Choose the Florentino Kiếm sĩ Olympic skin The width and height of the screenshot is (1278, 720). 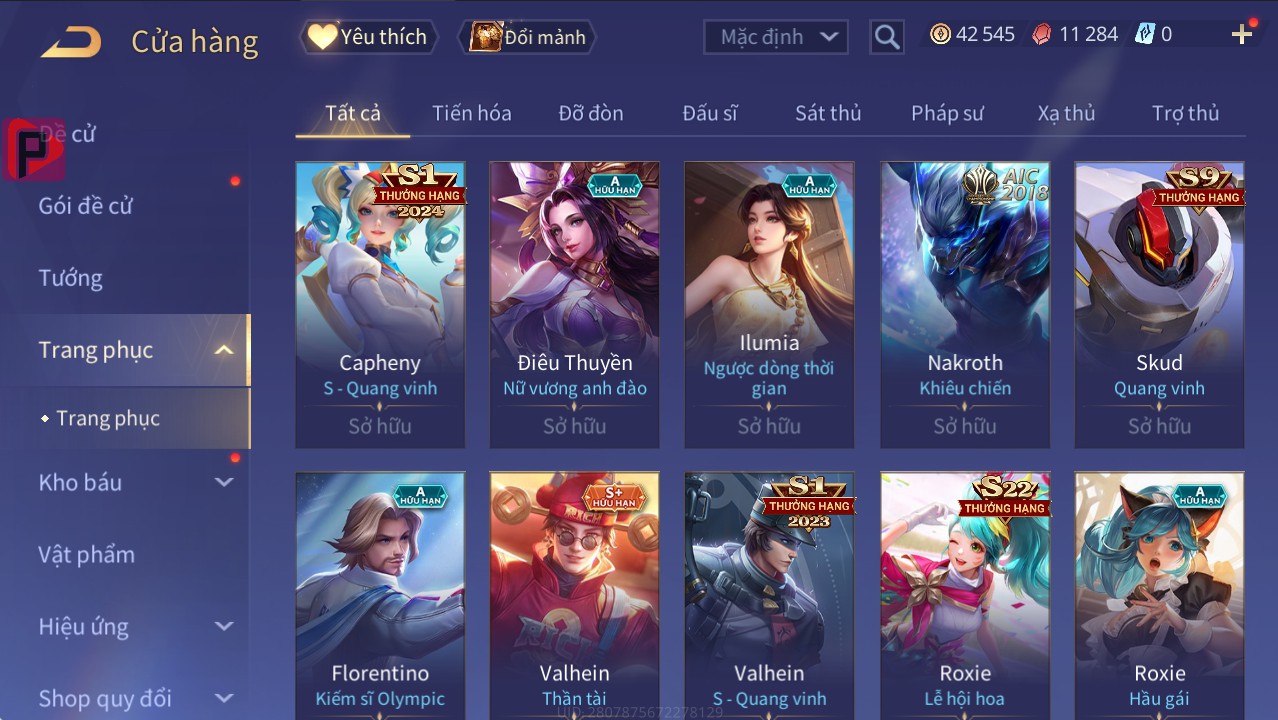point(380,596)
